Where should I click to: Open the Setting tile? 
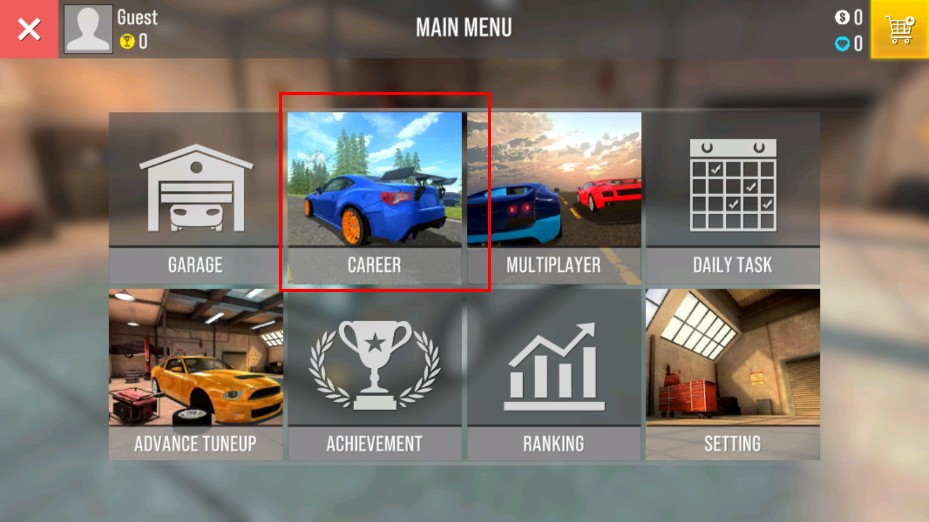pos(732,374)
